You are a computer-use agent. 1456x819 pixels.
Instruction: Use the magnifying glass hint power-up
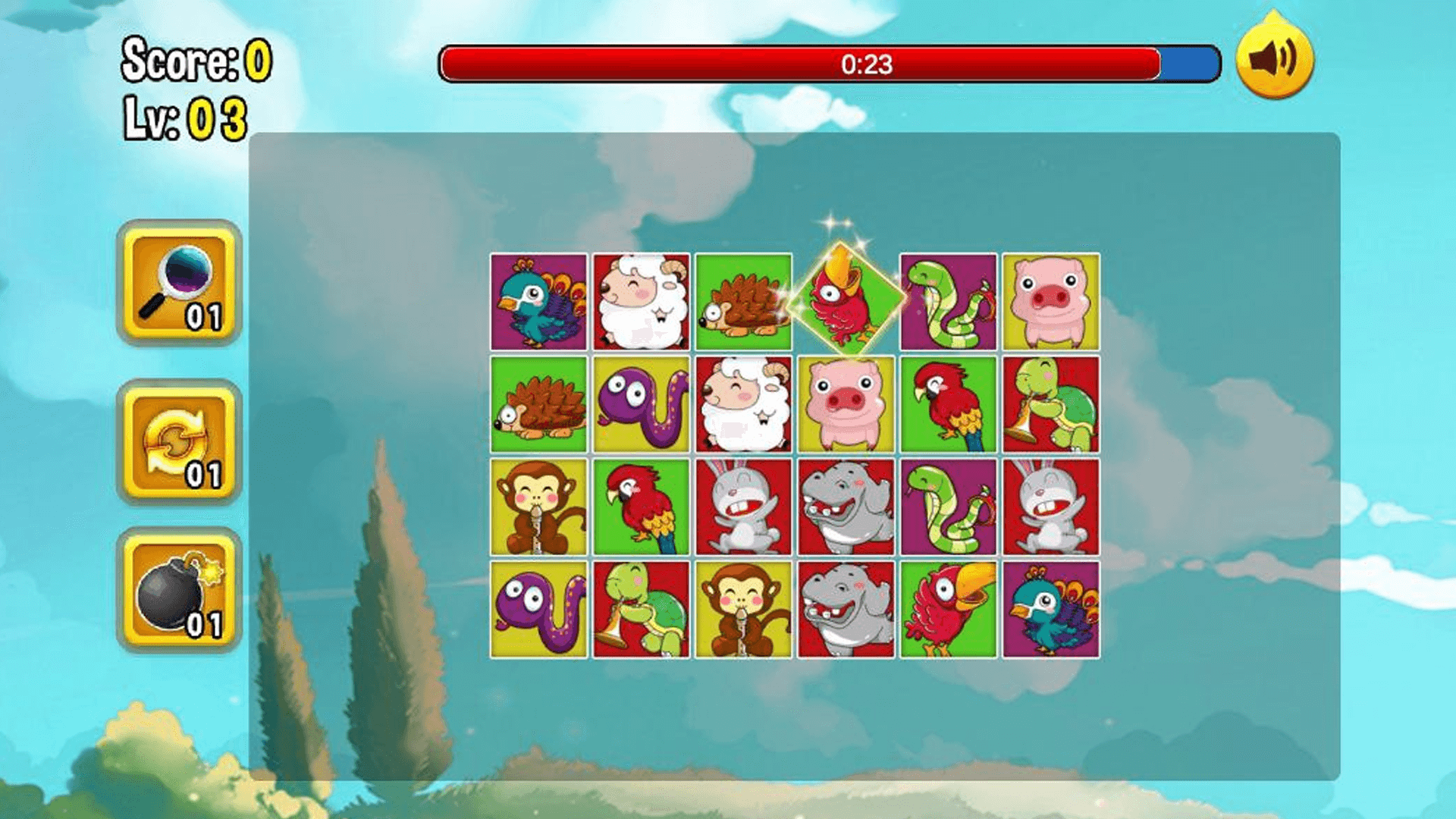tap(179, 283)
